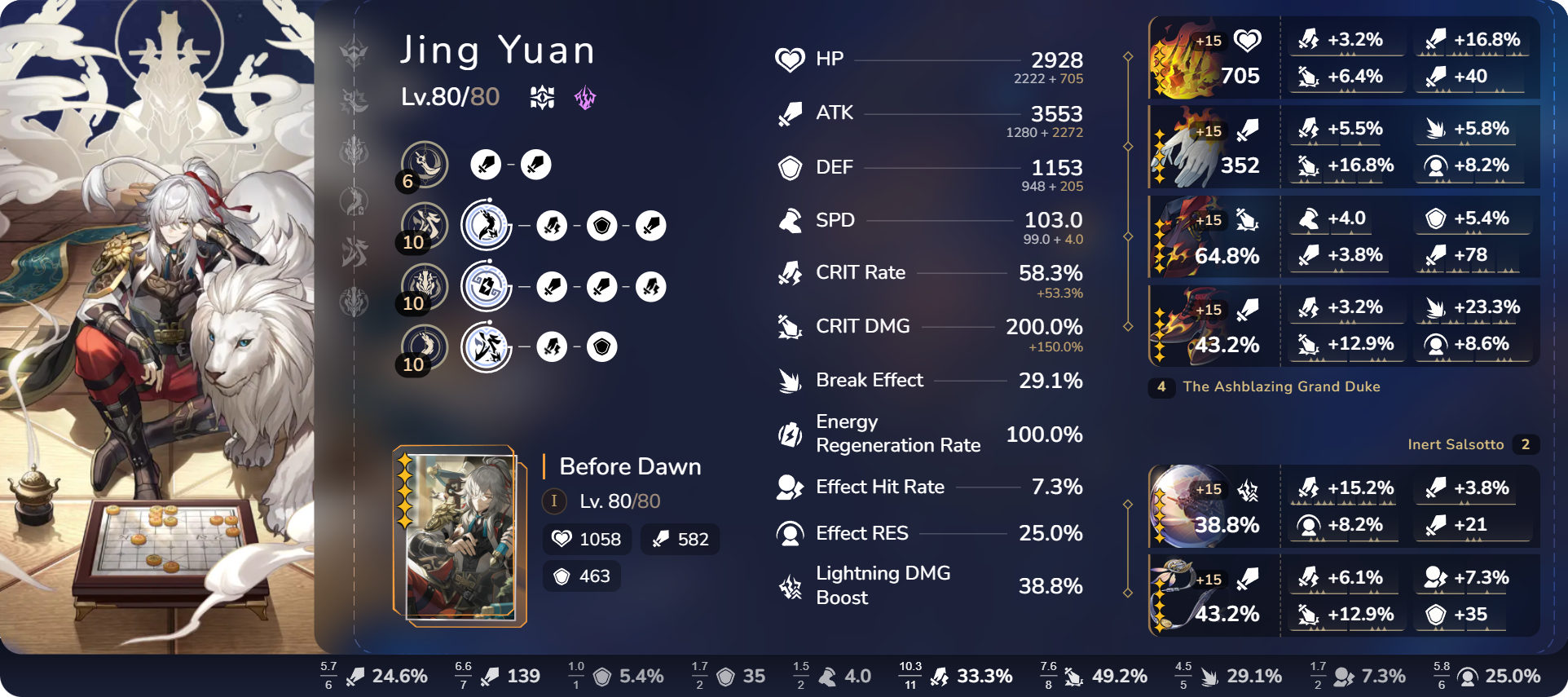
Task: Click the Before Dawn light cone name
Action: click(x=628, y=466)
